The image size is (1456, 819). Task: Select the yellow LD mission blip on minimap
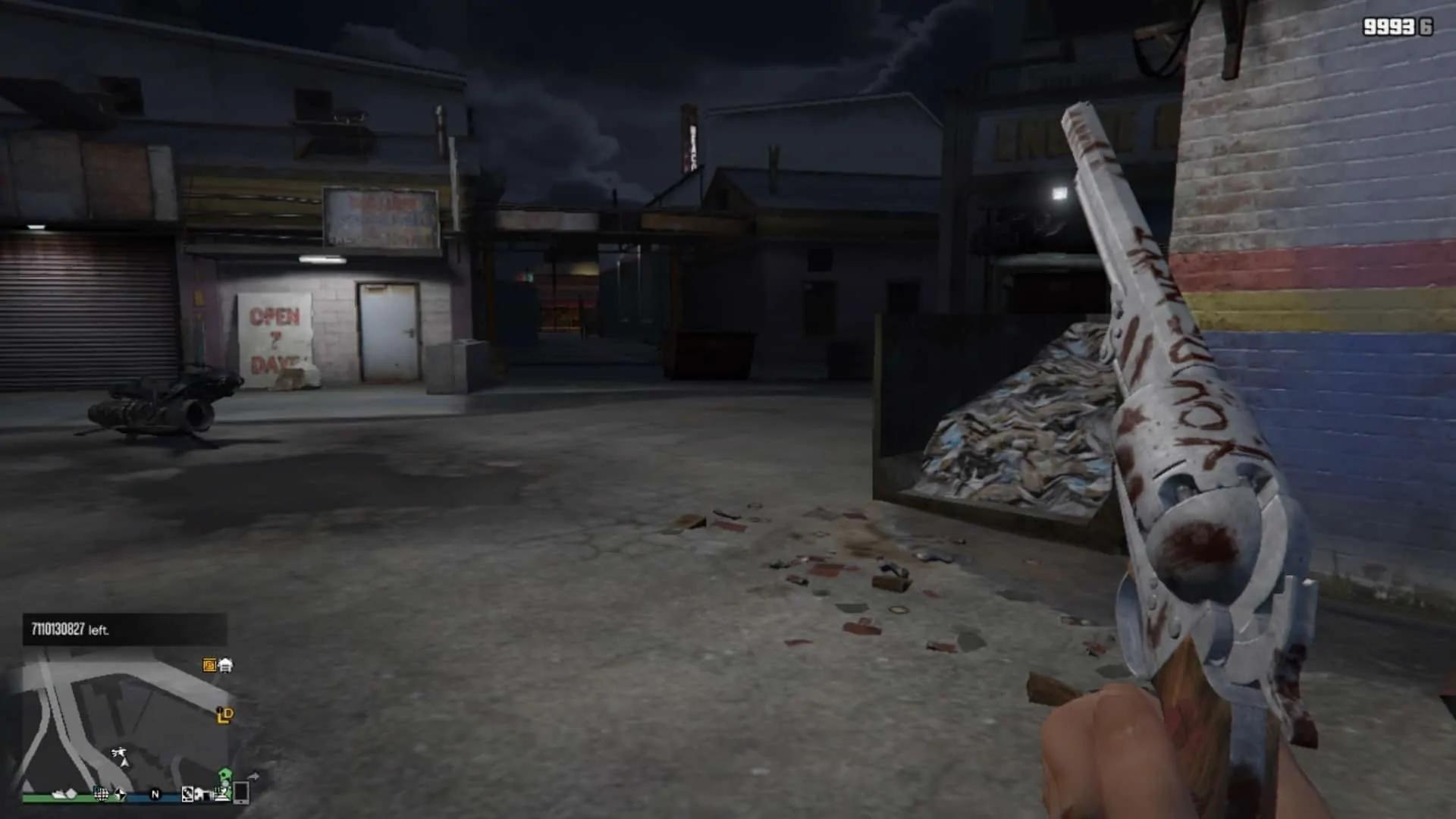point(224,715)
